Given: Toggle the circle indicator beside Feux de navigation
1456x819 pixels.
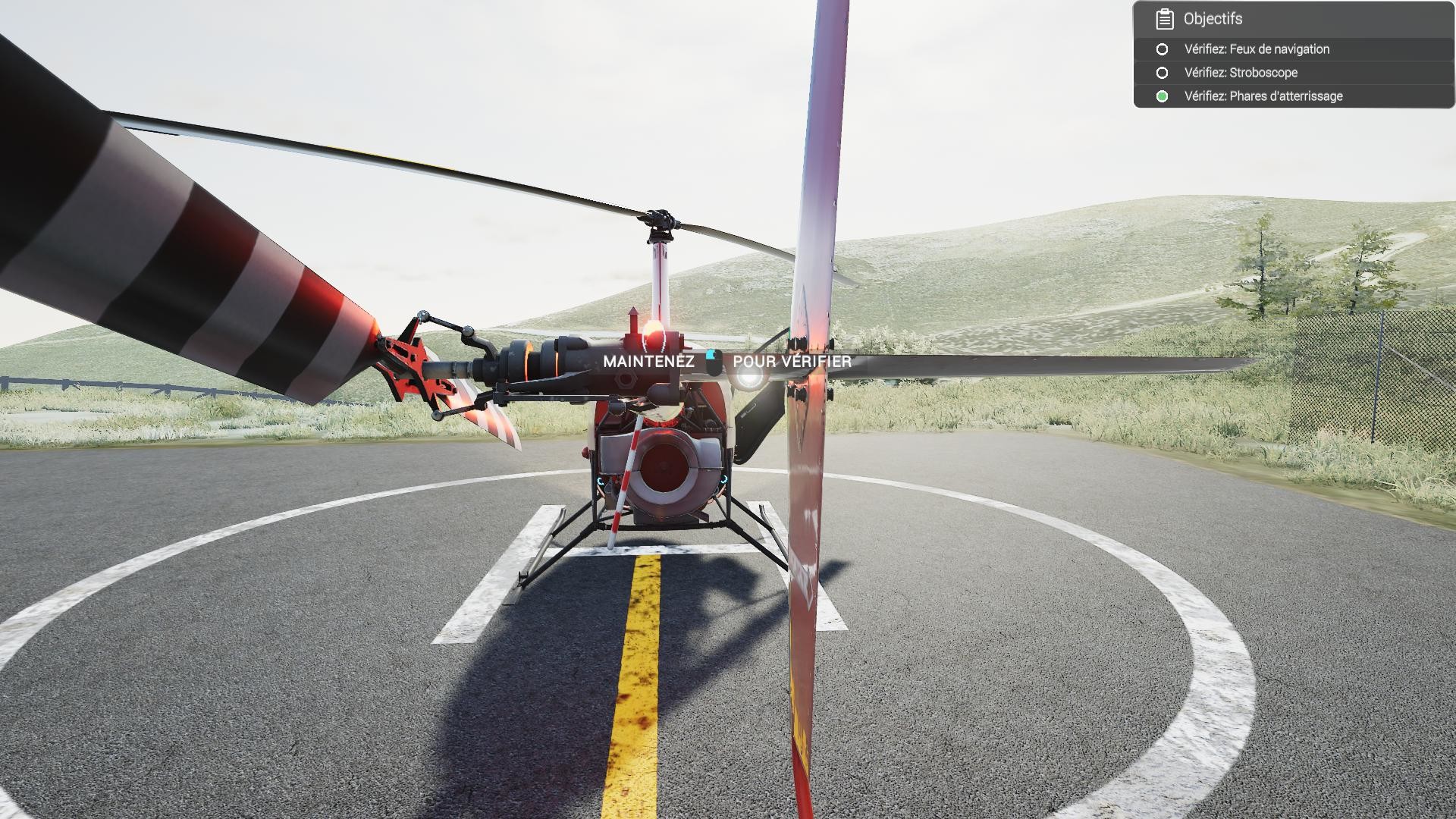Looking at the screenshot, I should 1162,49.
